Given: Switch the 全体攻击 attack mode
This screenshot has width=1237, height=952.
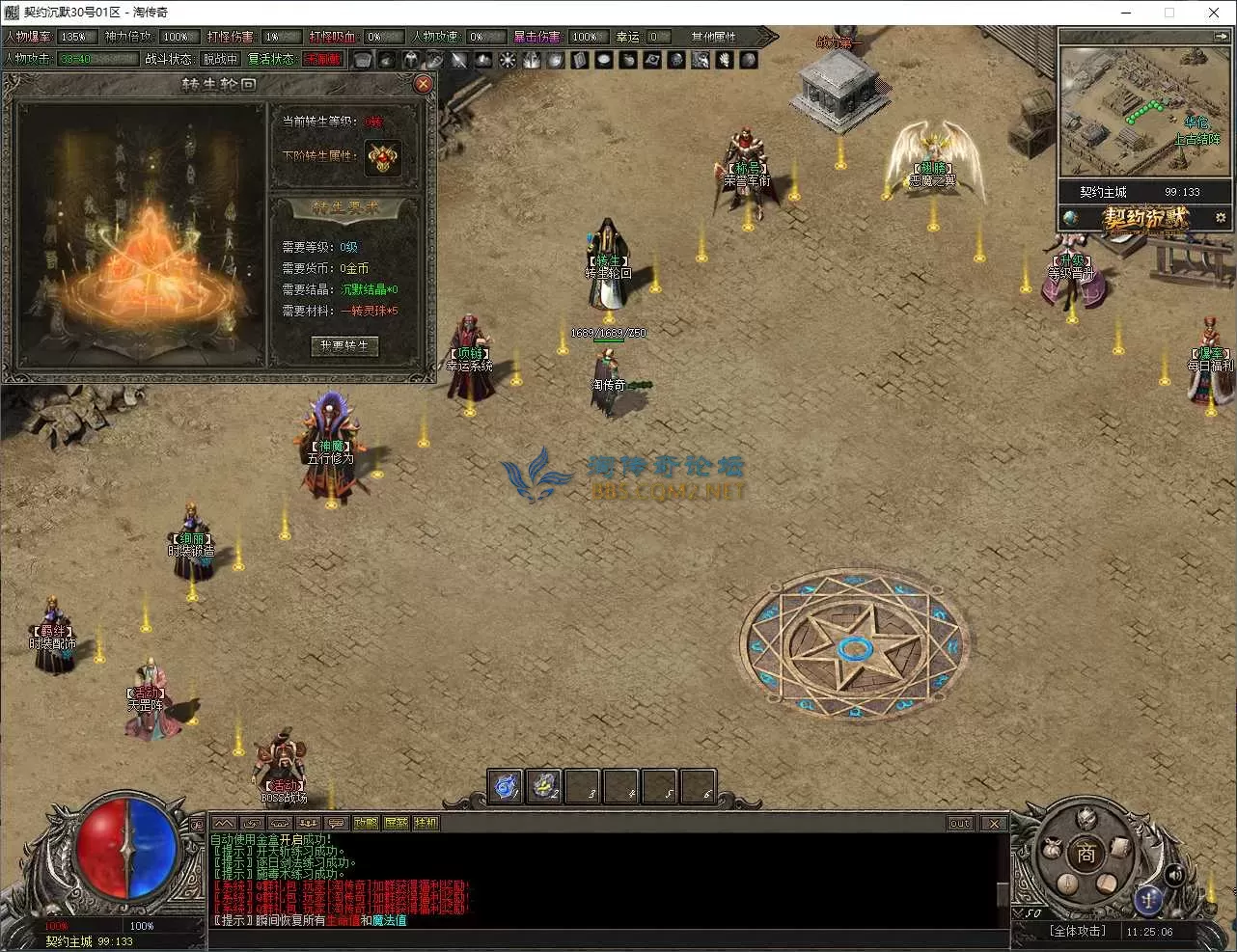Looking at the screenshot, I should point(1078,931).
